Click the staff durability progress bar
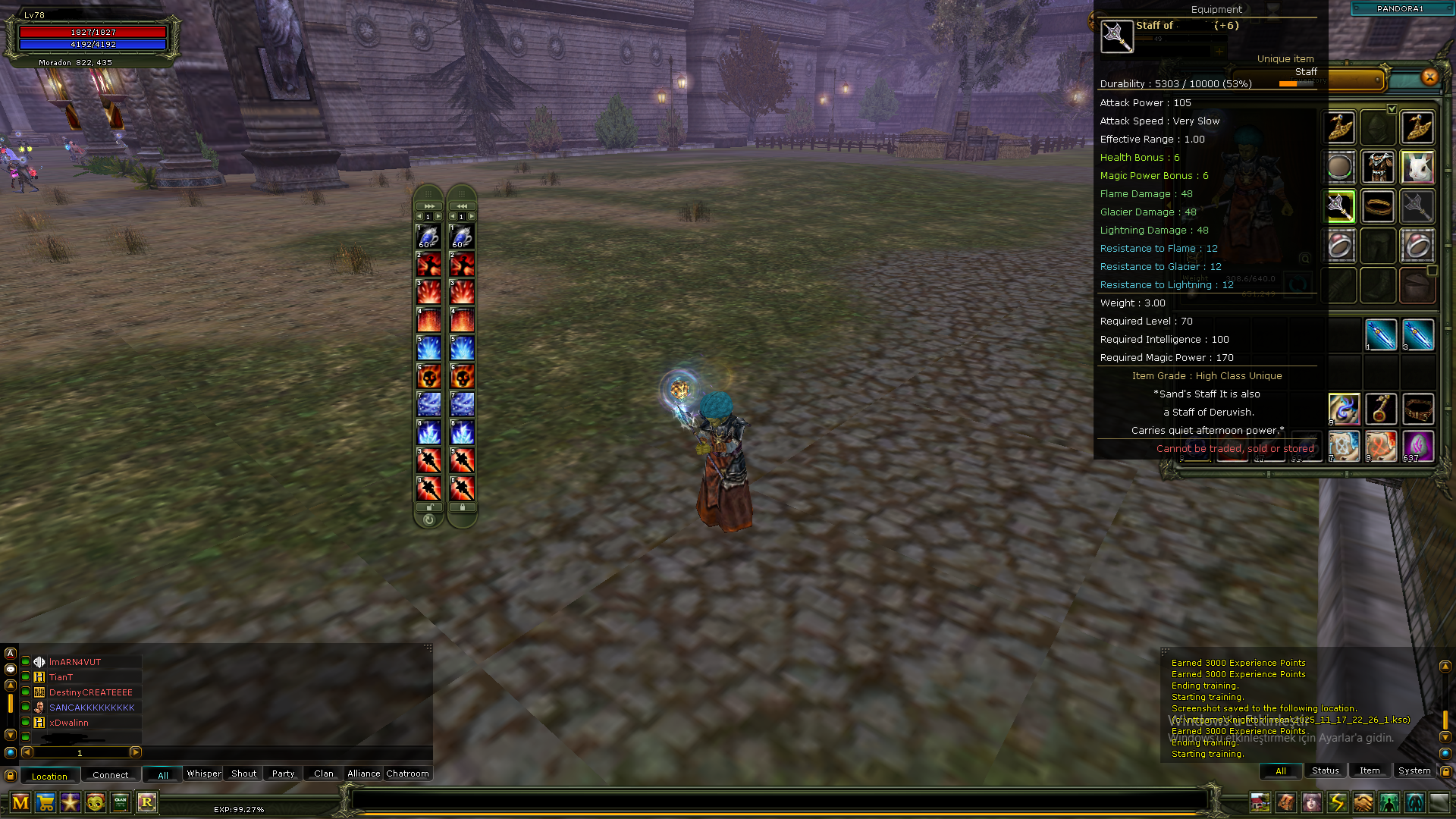Viewport: 1456px width, 819px height. point(1298,84)
